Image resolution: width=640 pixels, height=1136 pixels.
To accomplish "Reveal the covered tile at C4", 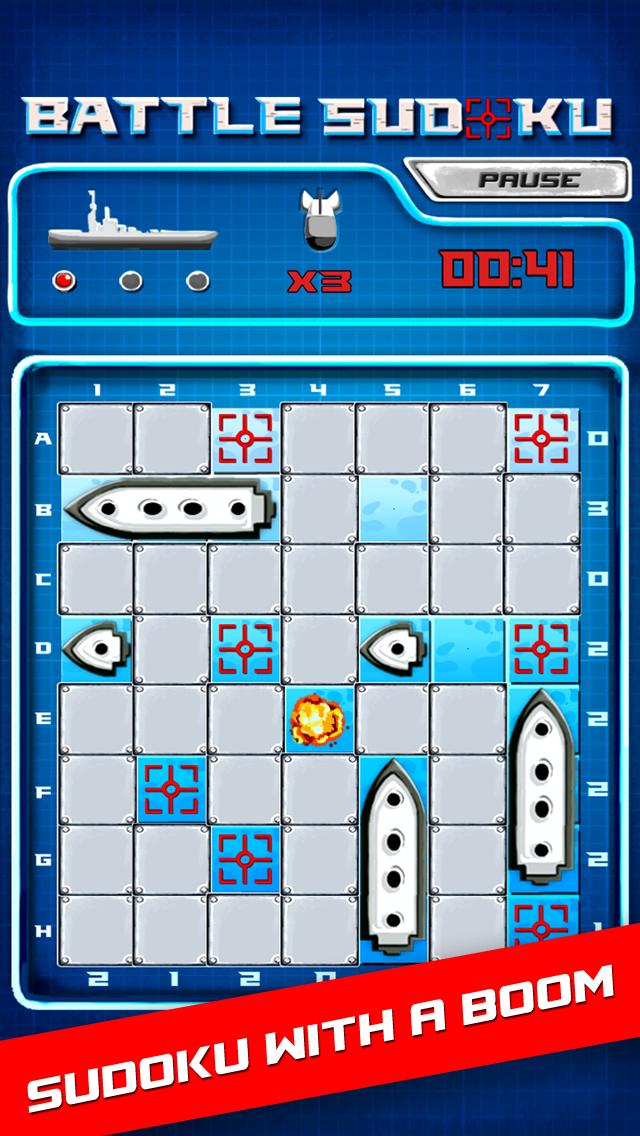I will [x=318, y=578].
